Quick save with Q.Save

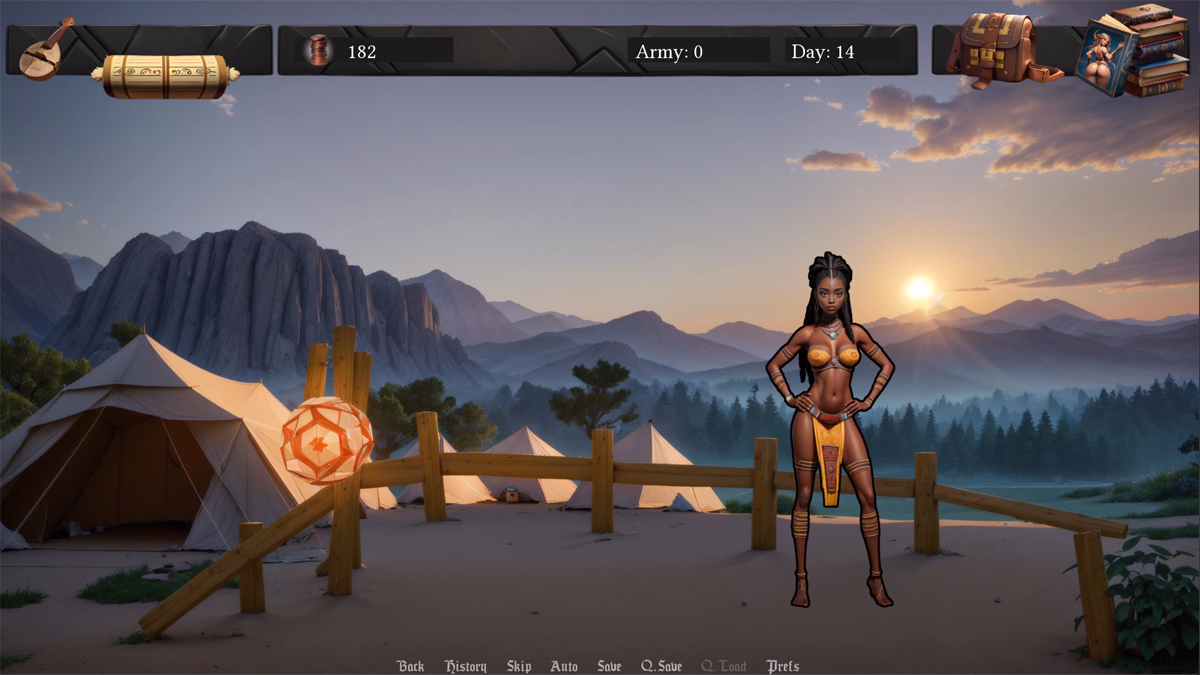click(x=661, y=666)
